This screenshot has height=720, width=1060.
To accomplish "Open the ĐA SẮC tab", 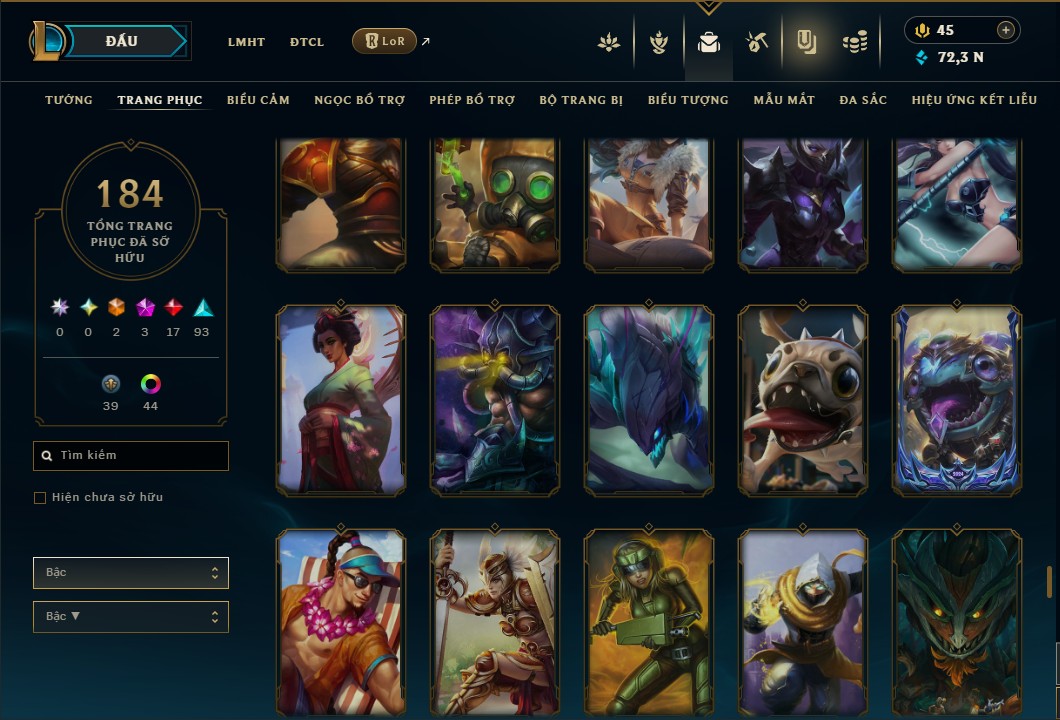I will (x=863, y=100).
